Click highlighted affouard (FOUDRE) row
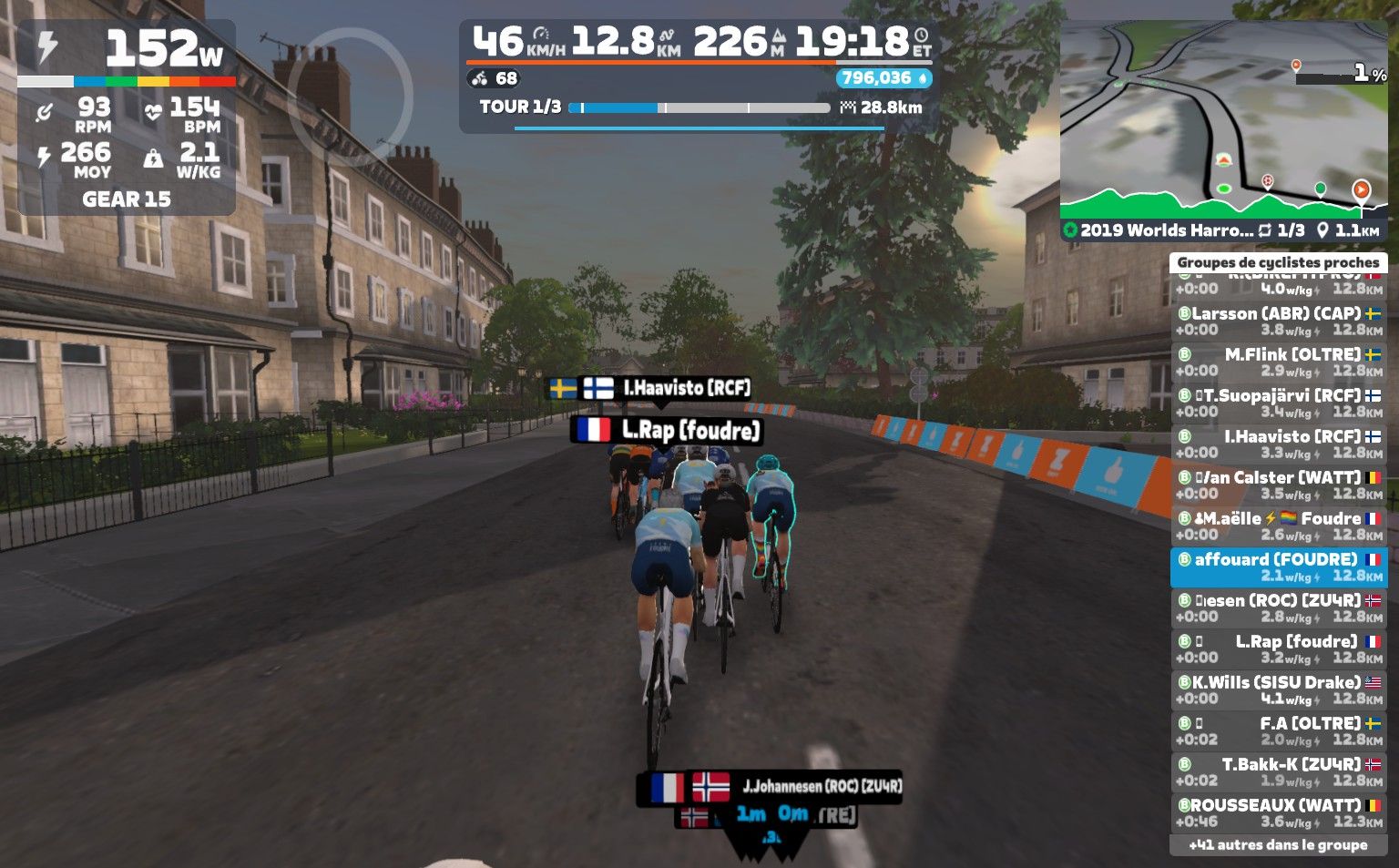The height and width of the screenshot is (868, 1399). coord(1278,567)
